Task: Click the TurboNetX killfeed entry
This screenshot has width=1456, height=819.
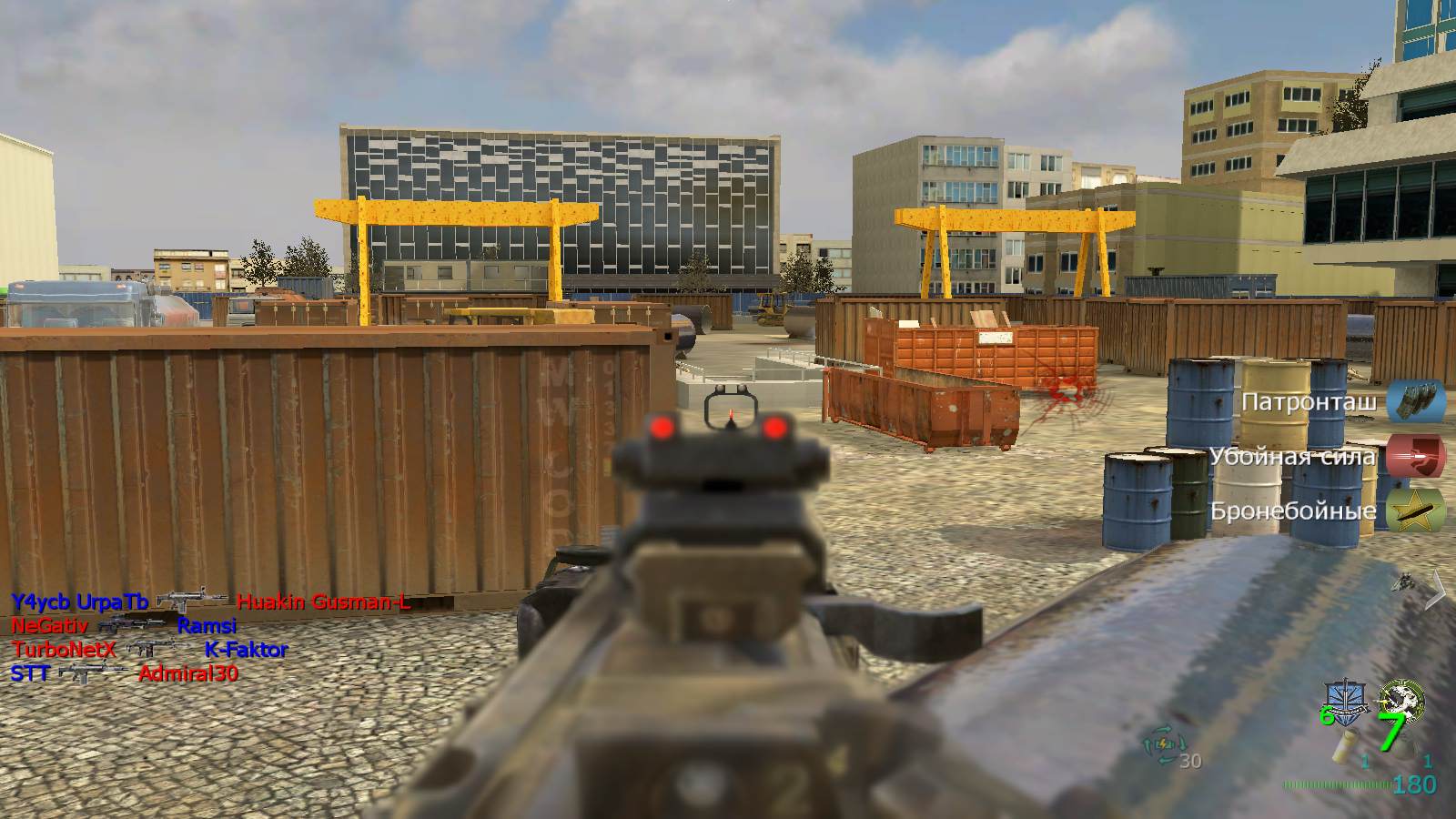Action: 65,650
